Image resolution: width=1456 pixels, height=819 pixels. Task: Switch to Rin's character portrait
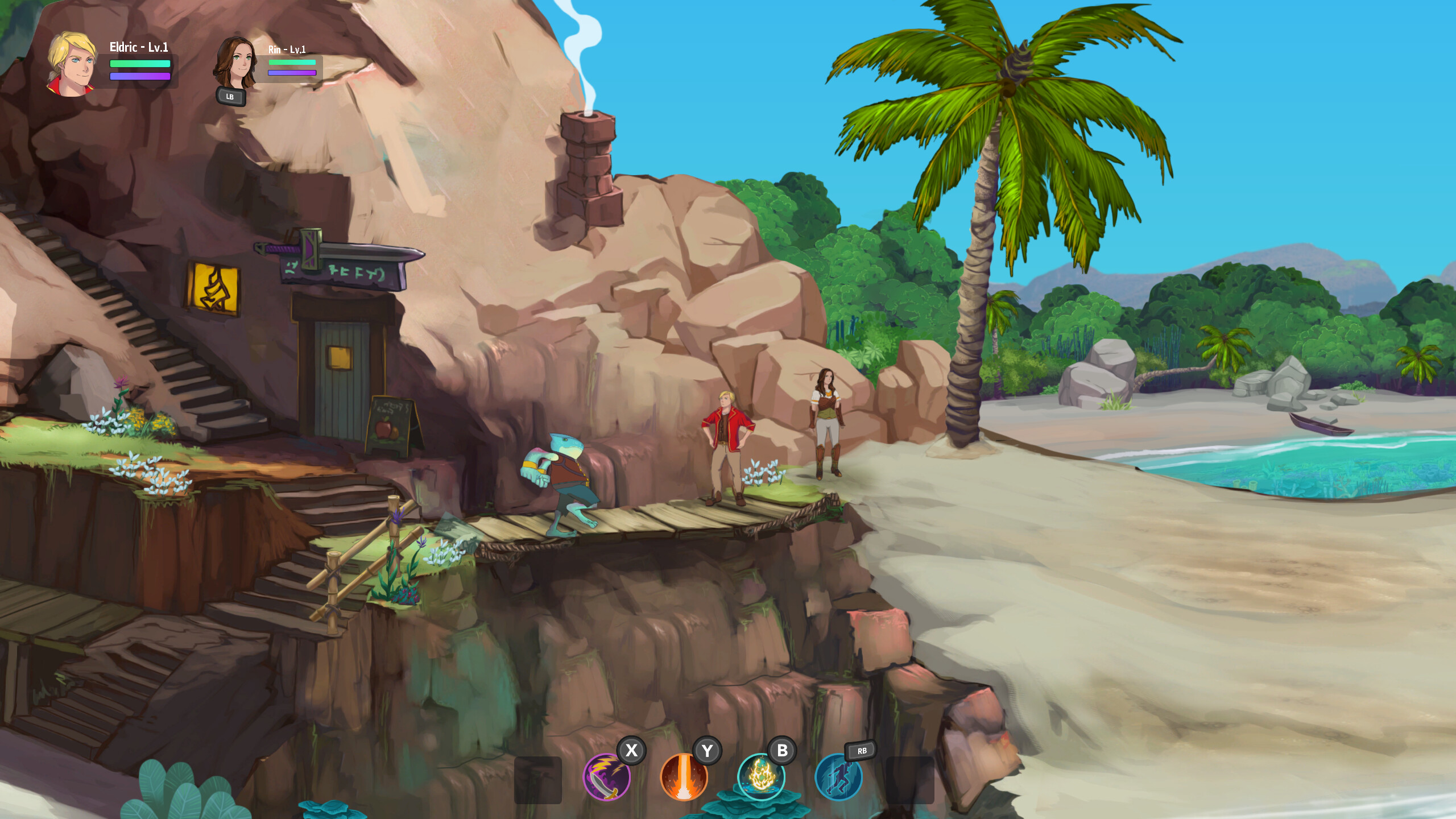235,64
